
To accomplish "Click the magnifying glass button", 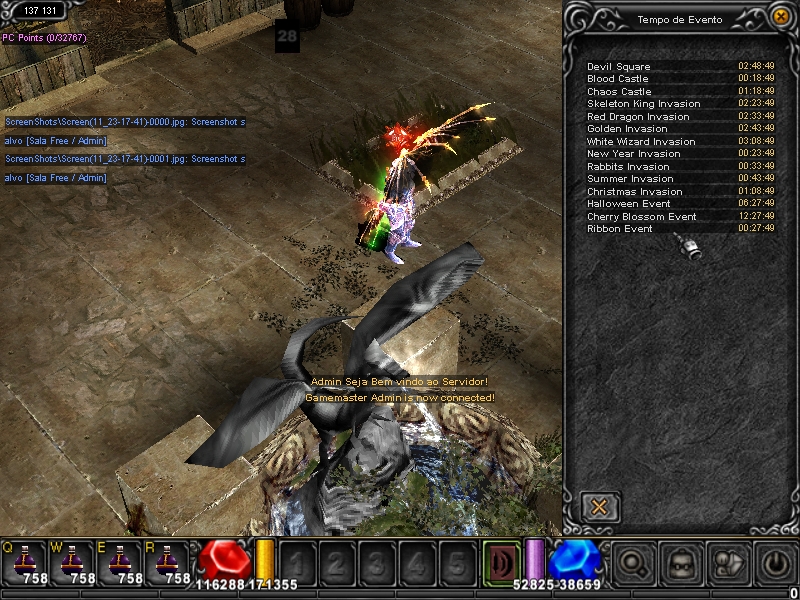I will 632,564.
